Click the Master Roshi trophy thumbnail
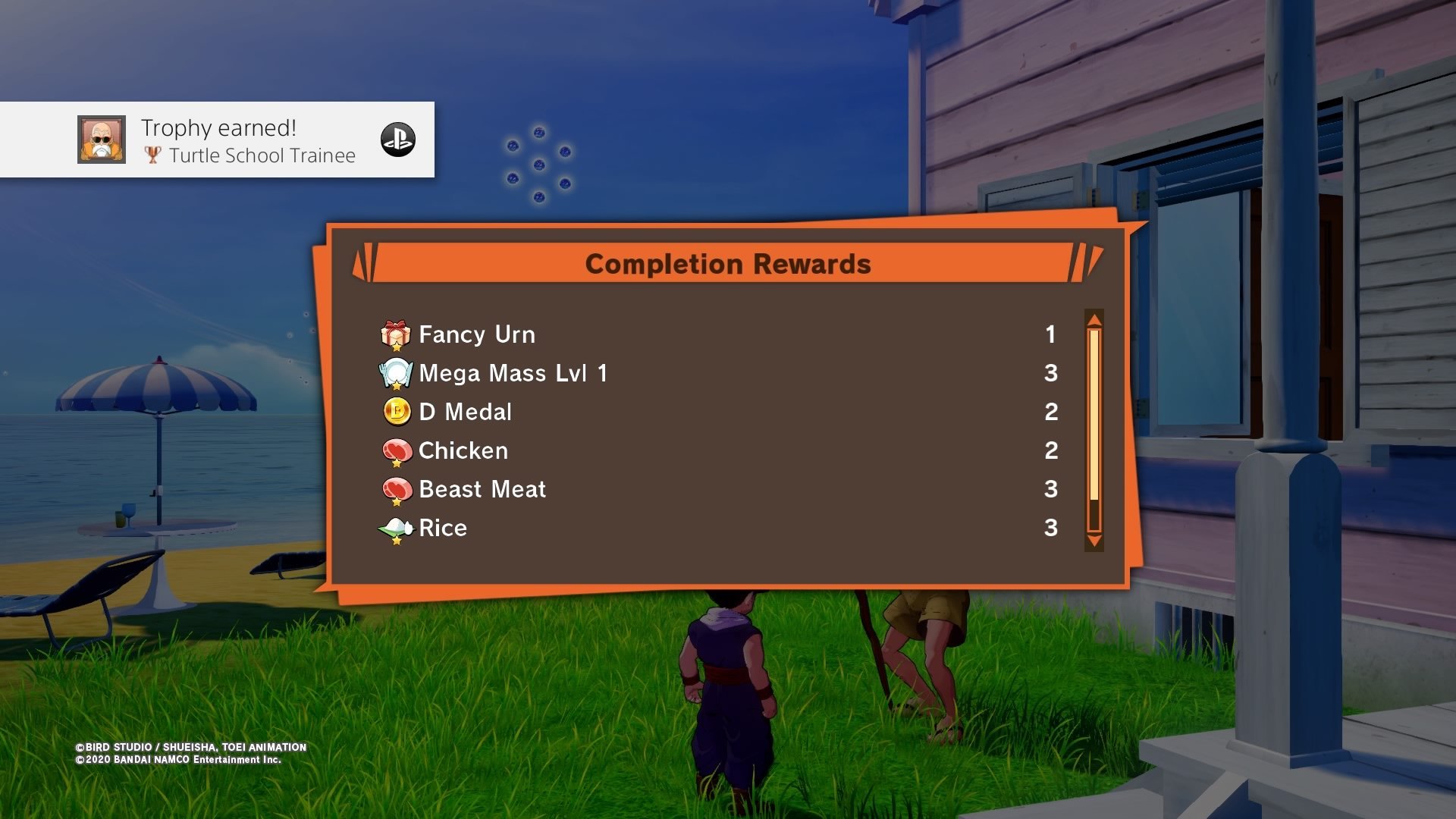This screenshot has width=1456, height=819. coord(102,140)
